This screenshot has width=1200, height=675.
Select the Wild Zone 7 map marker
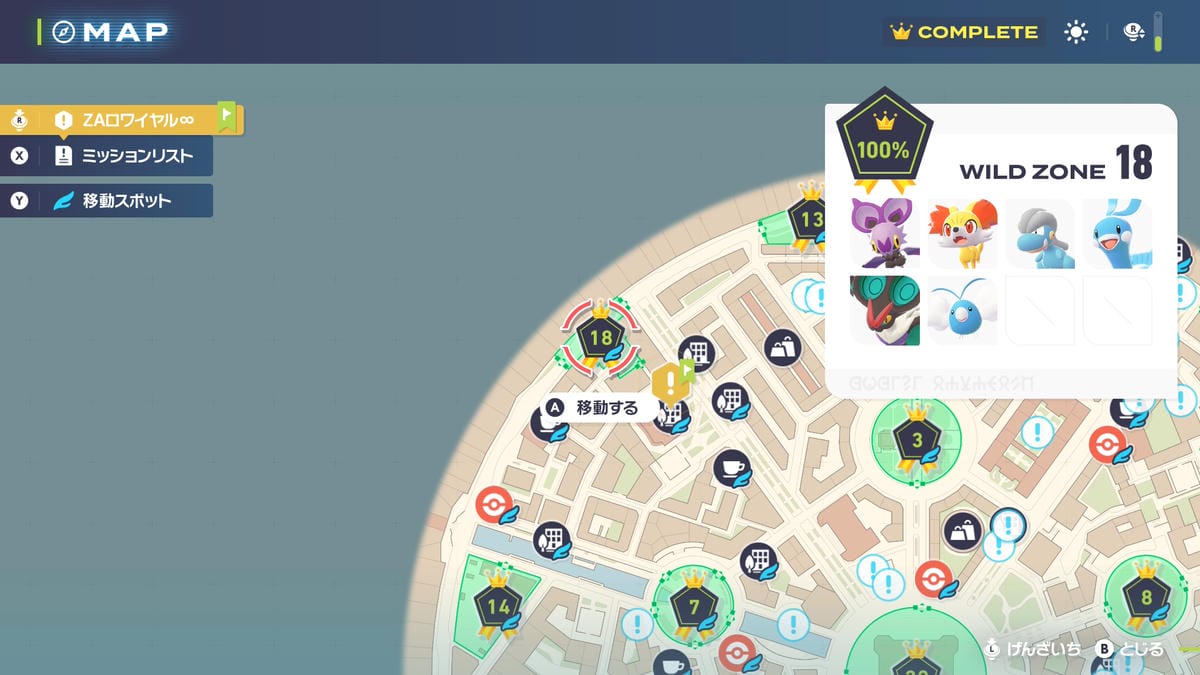[694, 606]
